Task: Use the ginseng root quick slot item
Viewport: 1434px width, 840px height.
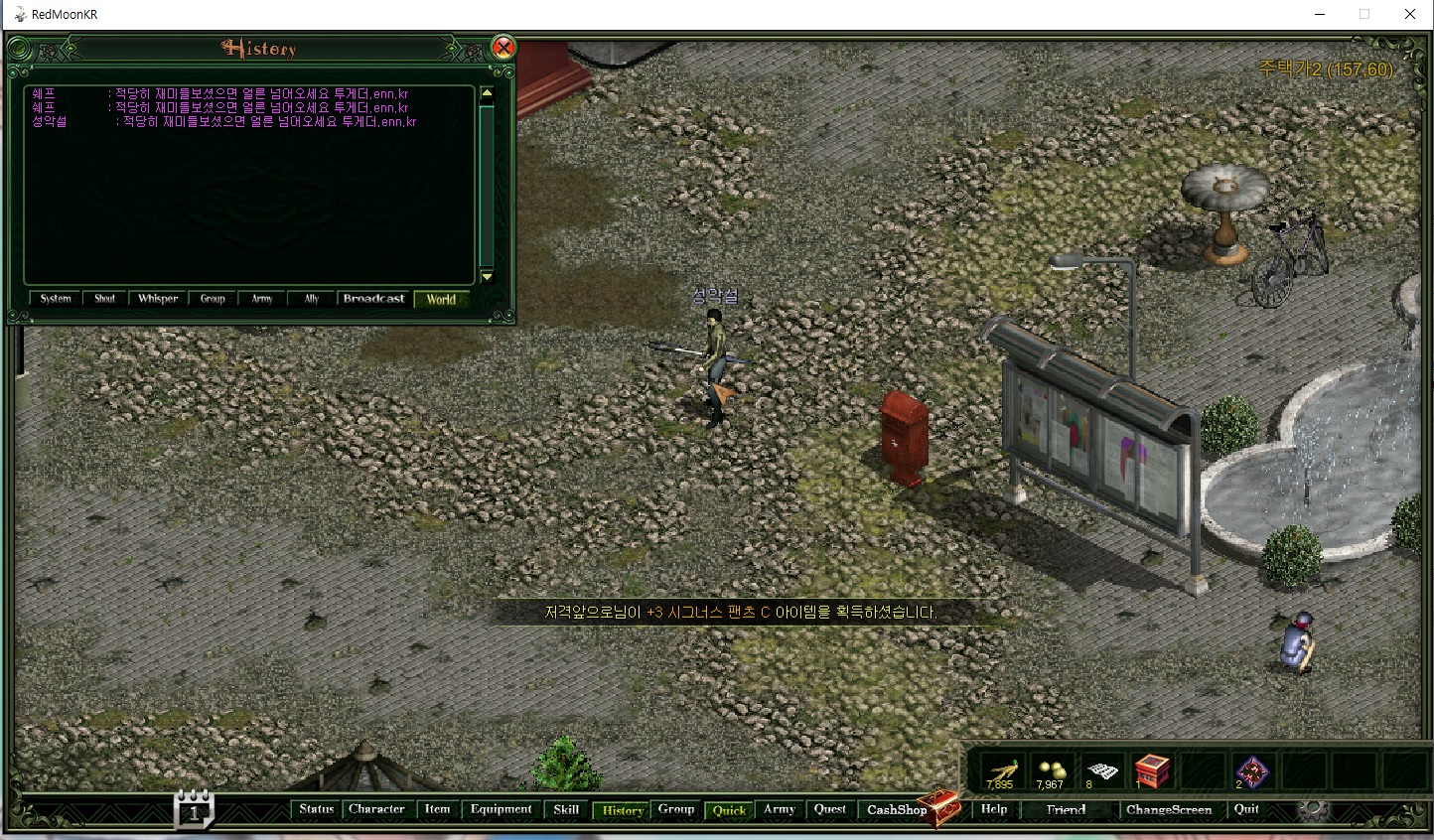Action: click(1001, 771)
